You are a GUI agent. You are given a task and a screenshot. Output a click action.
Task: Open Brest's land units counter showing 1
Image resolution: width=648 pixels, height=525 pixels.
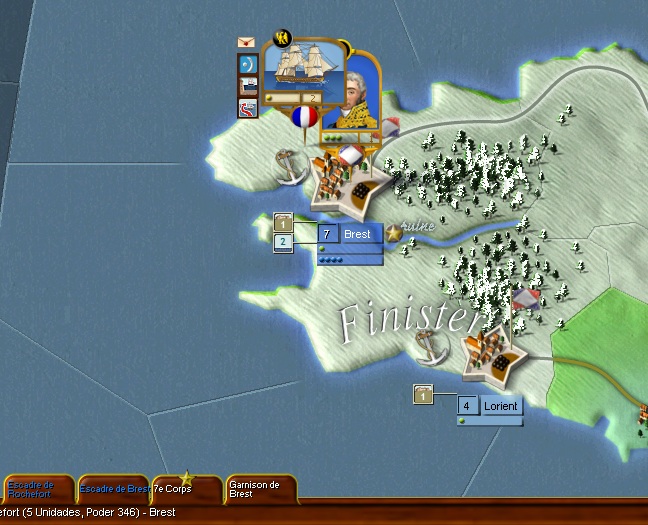click(283, 222)
